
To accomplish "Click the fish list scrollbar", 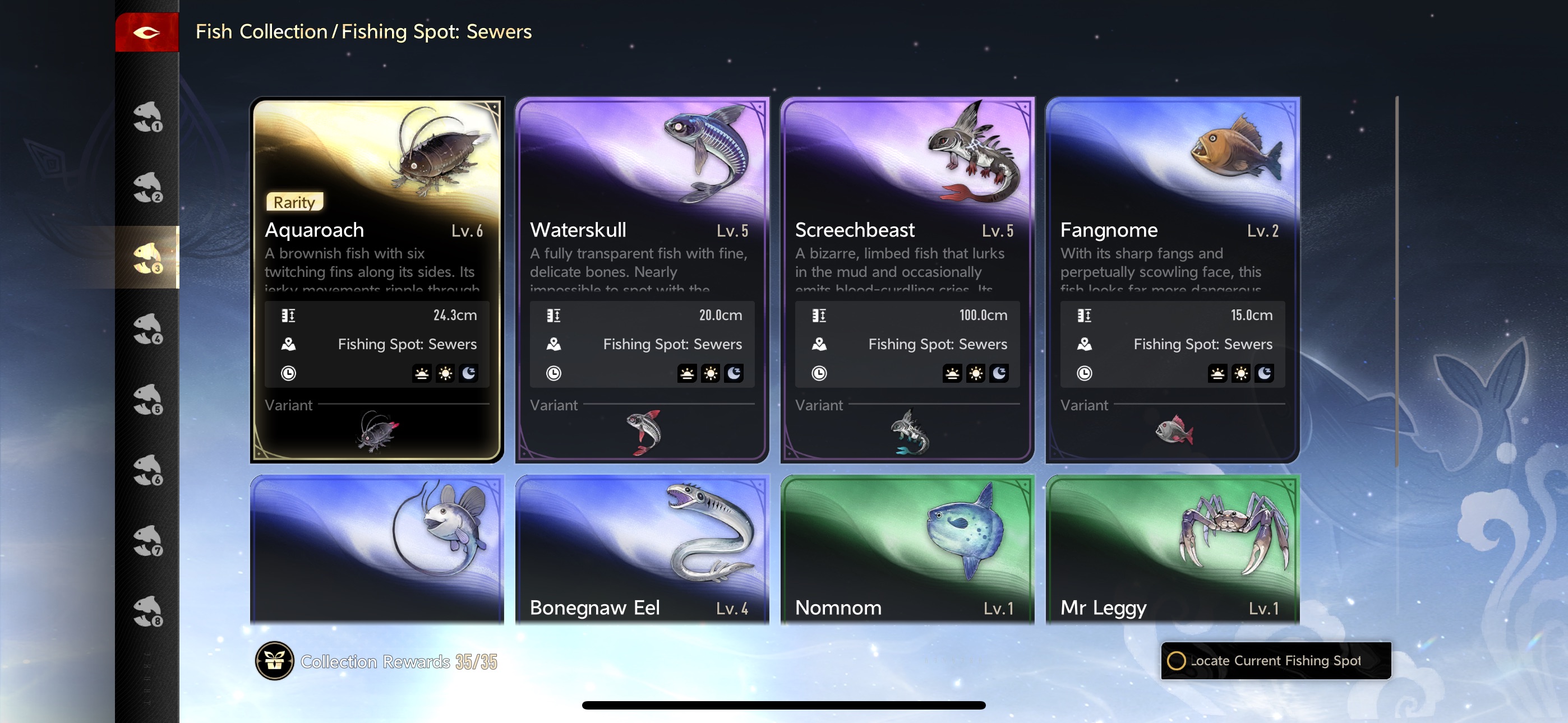I will tap(1396, 280).
